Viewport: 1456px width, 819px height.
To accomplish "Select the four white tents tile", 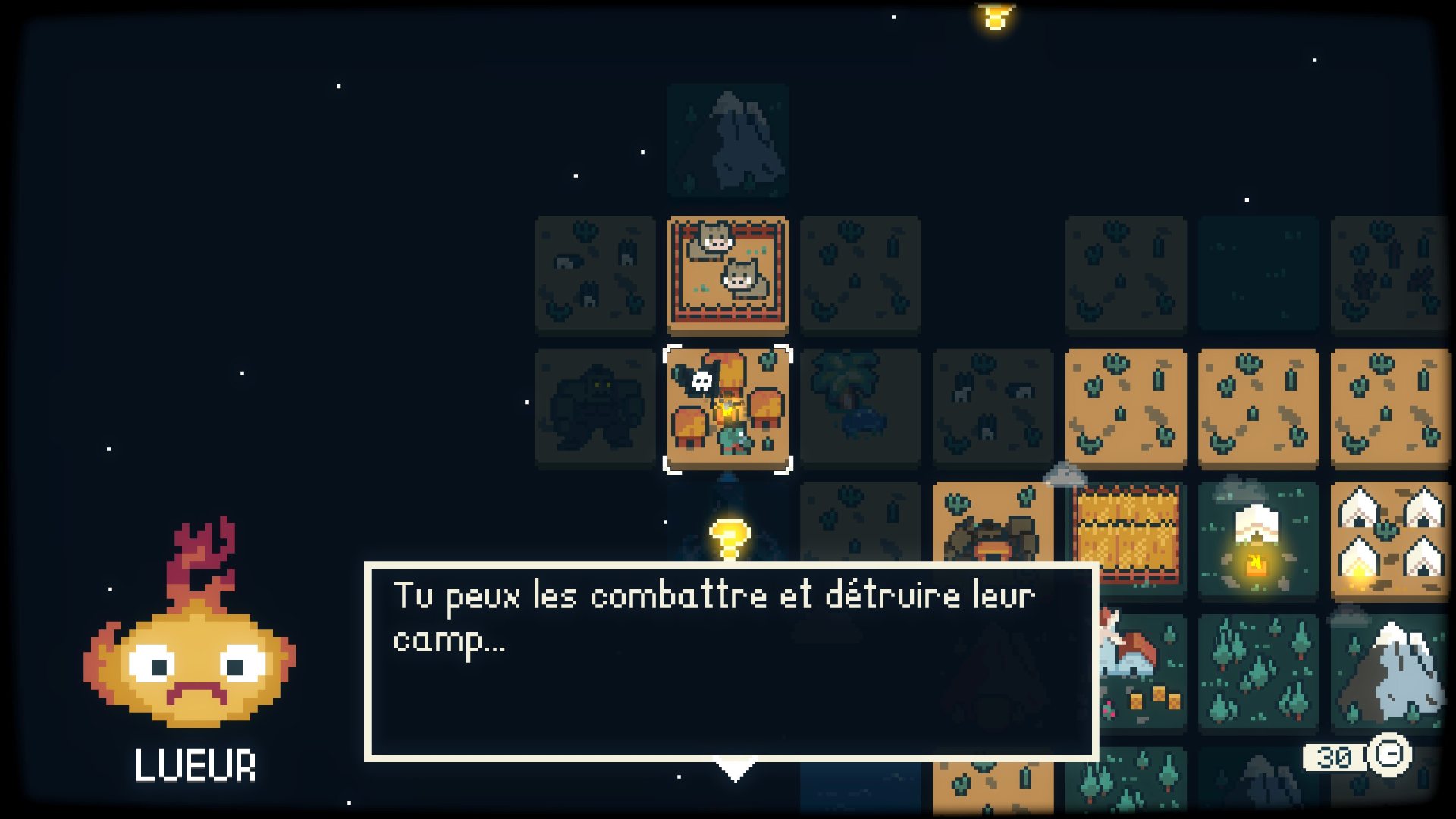I will coord(1389,540).
